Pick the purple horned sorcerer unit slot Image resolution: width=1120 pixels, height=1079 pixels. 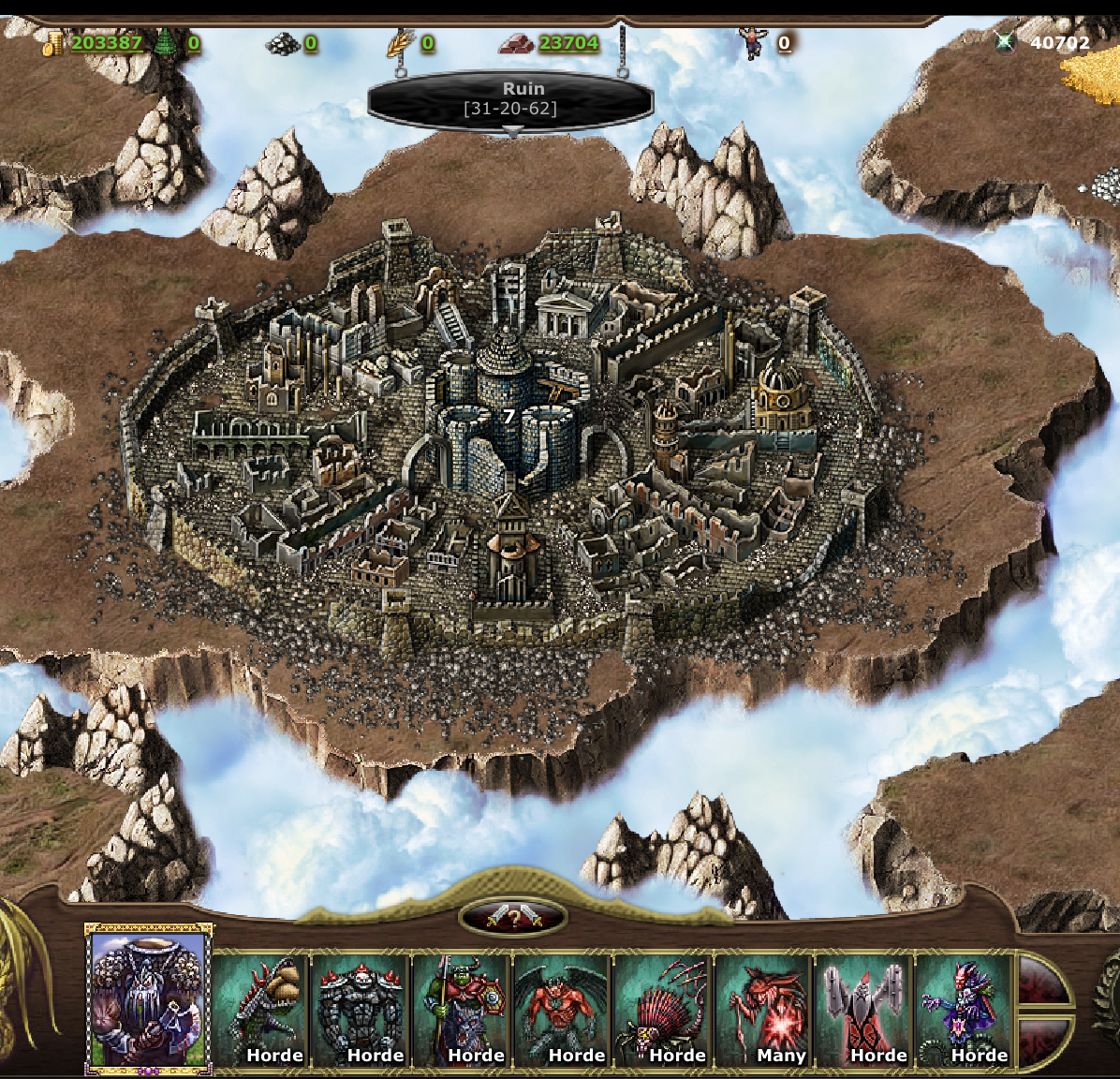click(965, 1010)
